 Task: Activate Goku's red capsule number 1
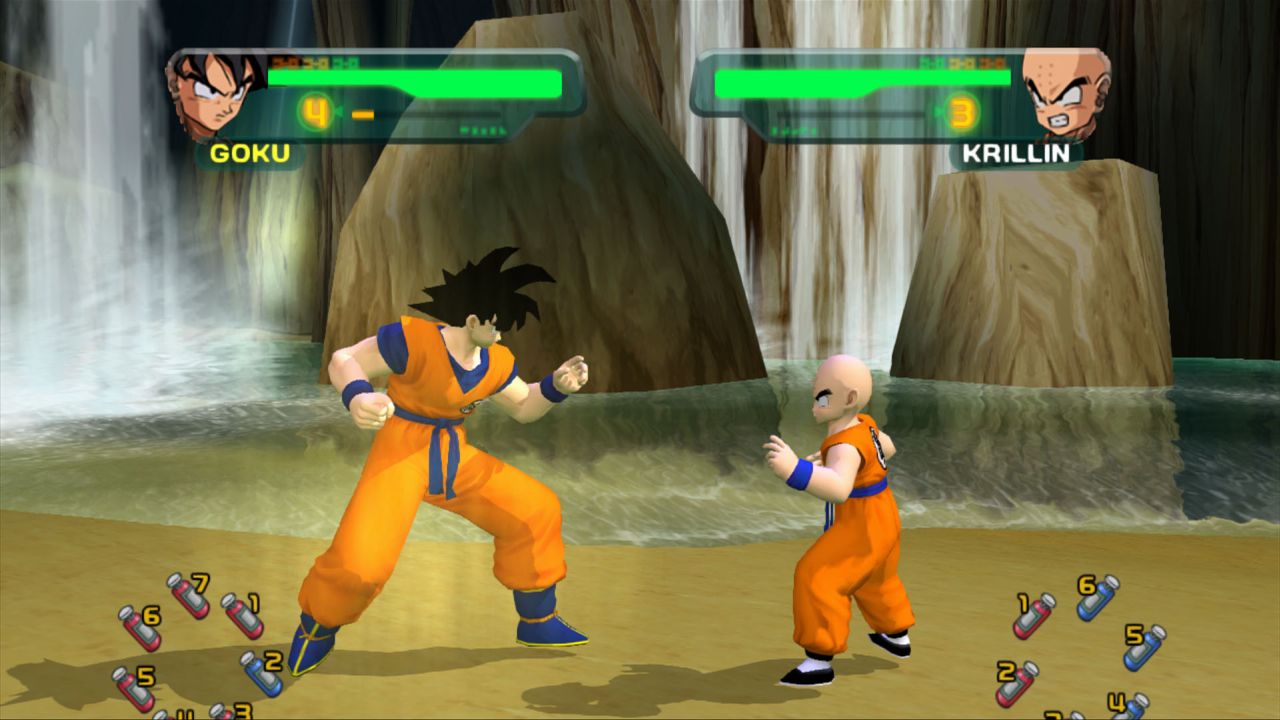pyautogui.click(x=241, y=615)
